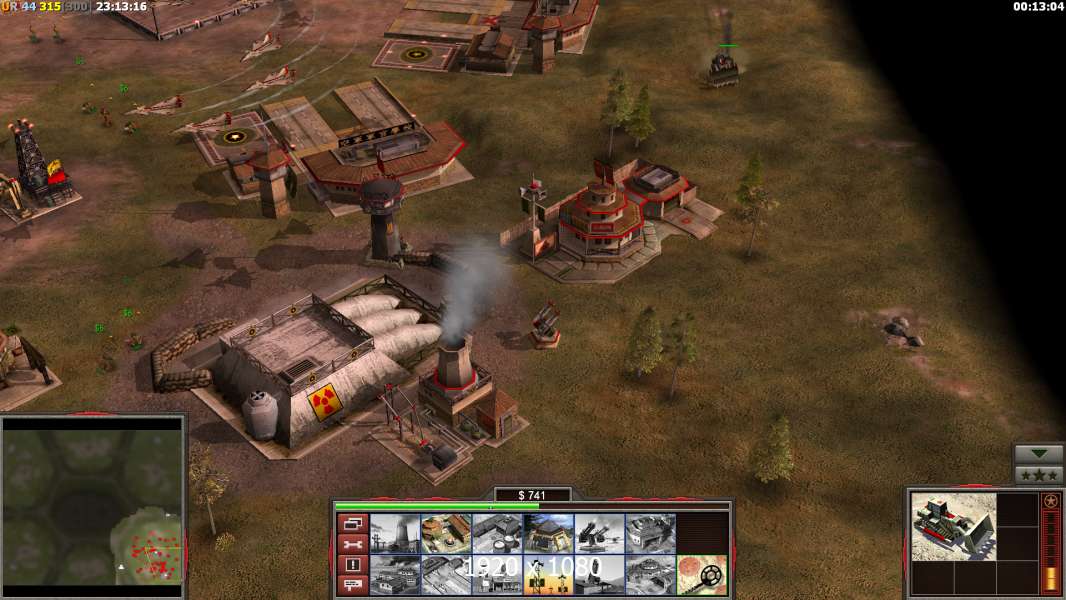
Task: Select the Bunker build icon
Action: (x=548, y=533)
